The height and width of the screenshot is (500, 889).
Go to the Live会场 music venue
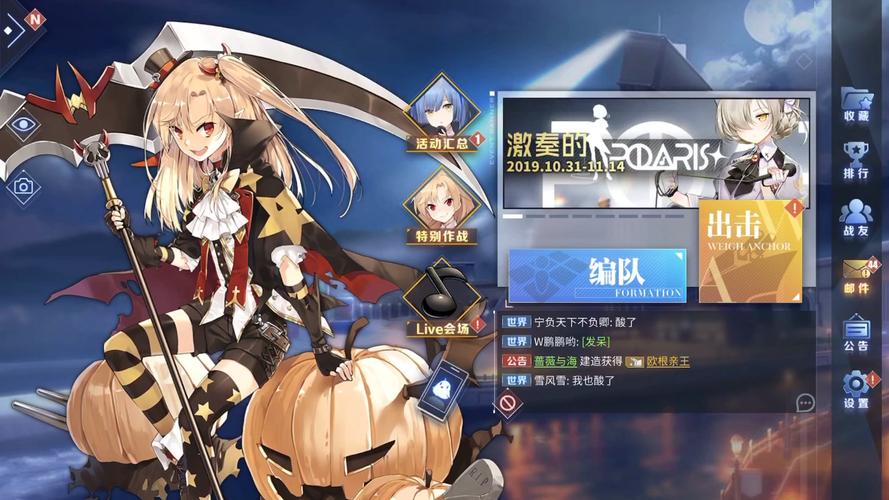click(441, 300)
